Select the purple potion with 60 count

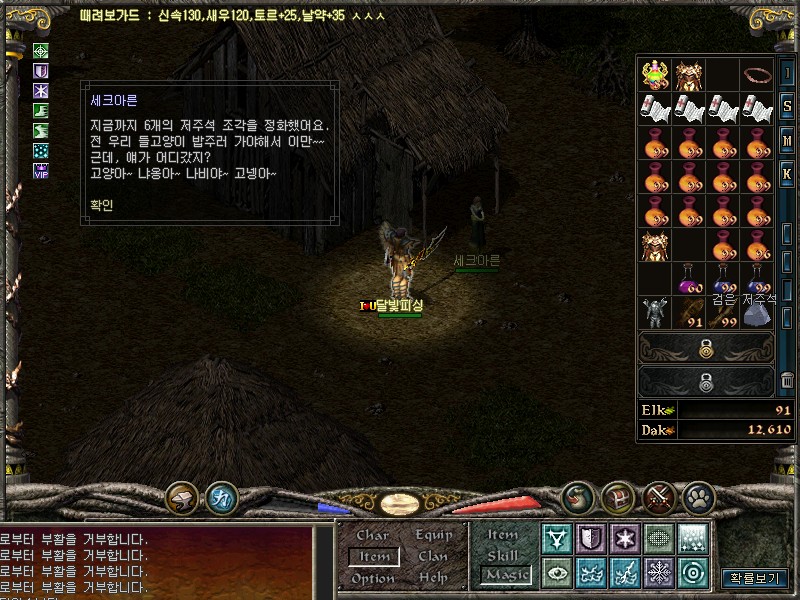click(689, 278)
